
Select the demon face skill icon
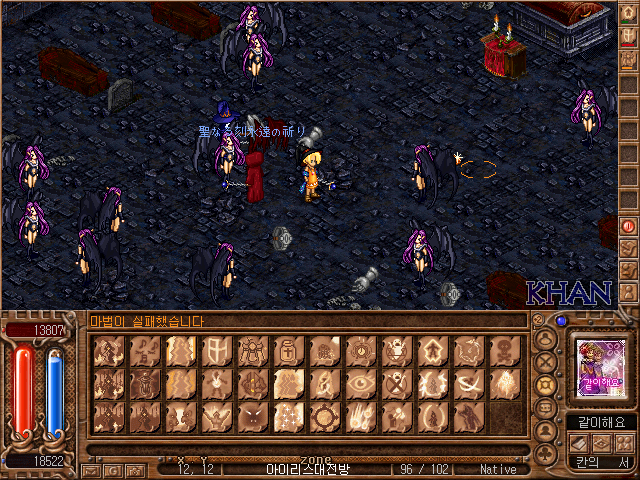(x=251, y=415)
